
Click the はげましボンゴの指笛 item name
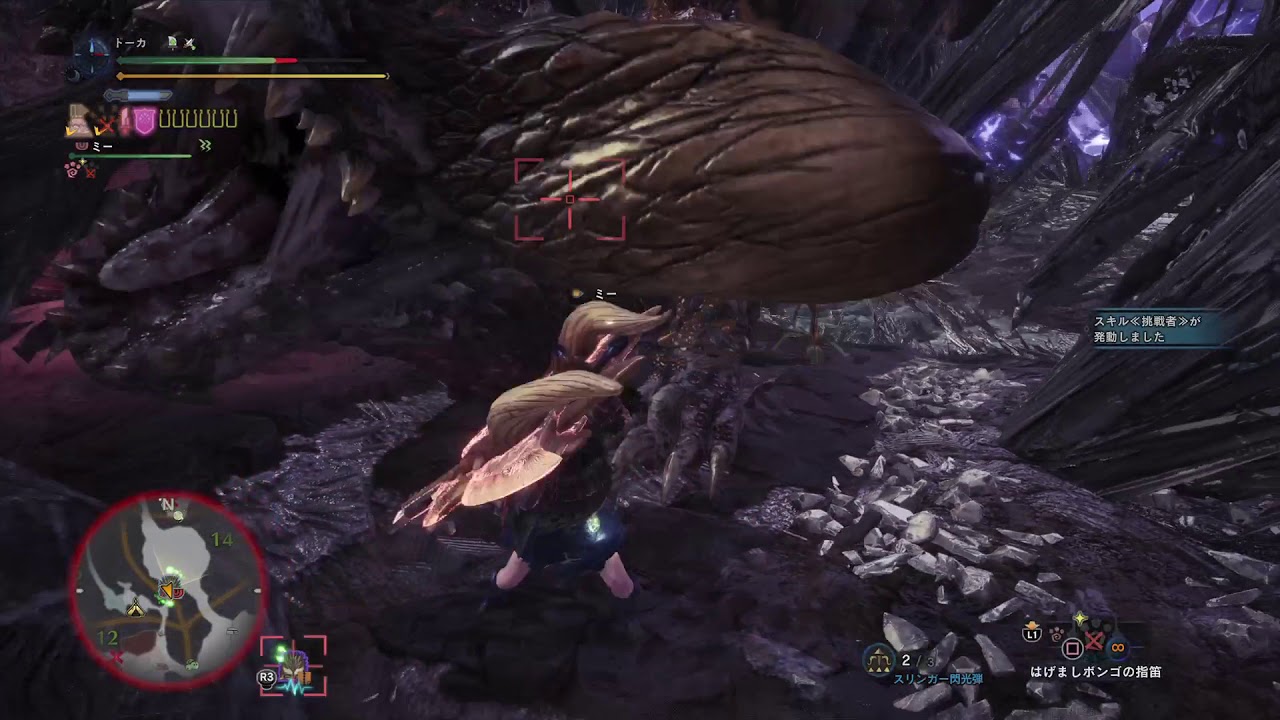(1096, 672)
